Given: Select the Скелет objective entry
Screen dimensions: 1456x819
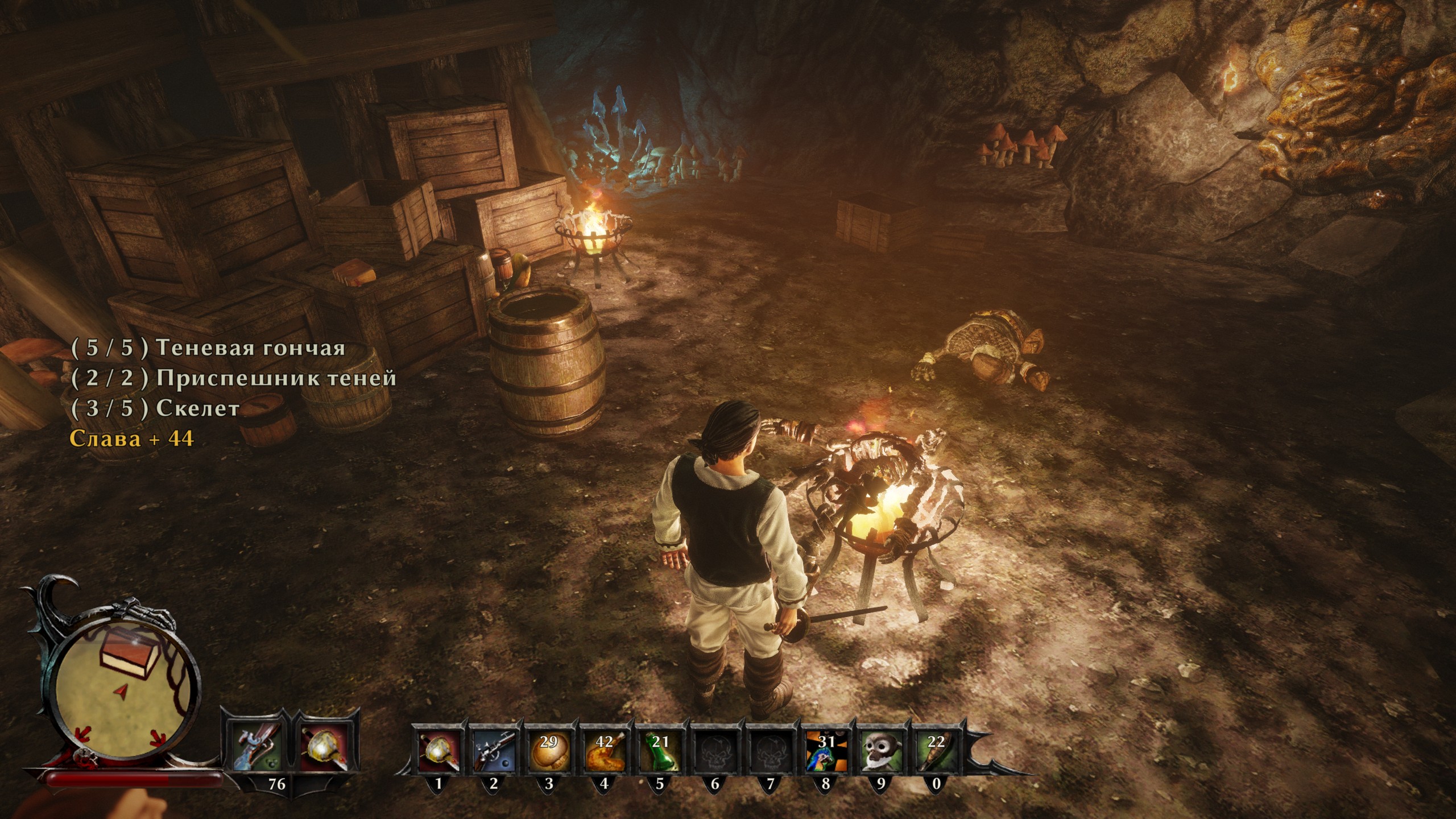Looking at the screenshot, I should click(155, 409).
